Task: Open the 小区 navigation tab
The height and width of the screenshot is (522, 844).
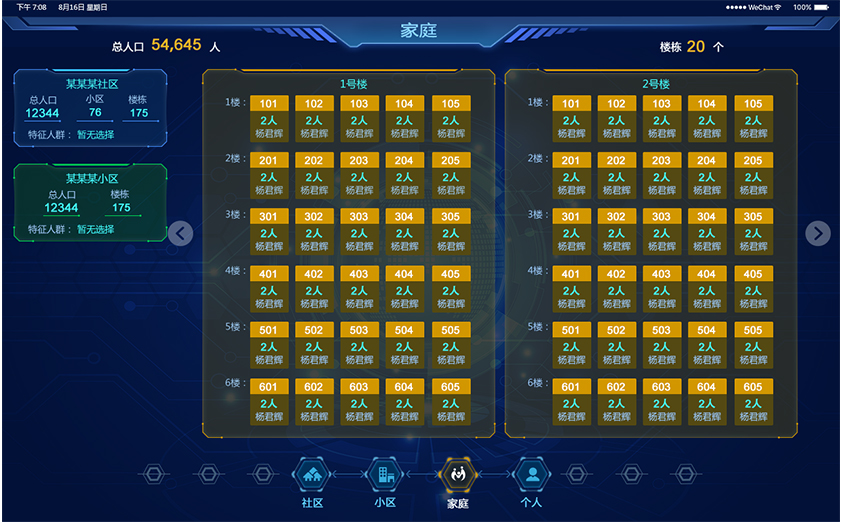Action: click(x=385, y=476)
